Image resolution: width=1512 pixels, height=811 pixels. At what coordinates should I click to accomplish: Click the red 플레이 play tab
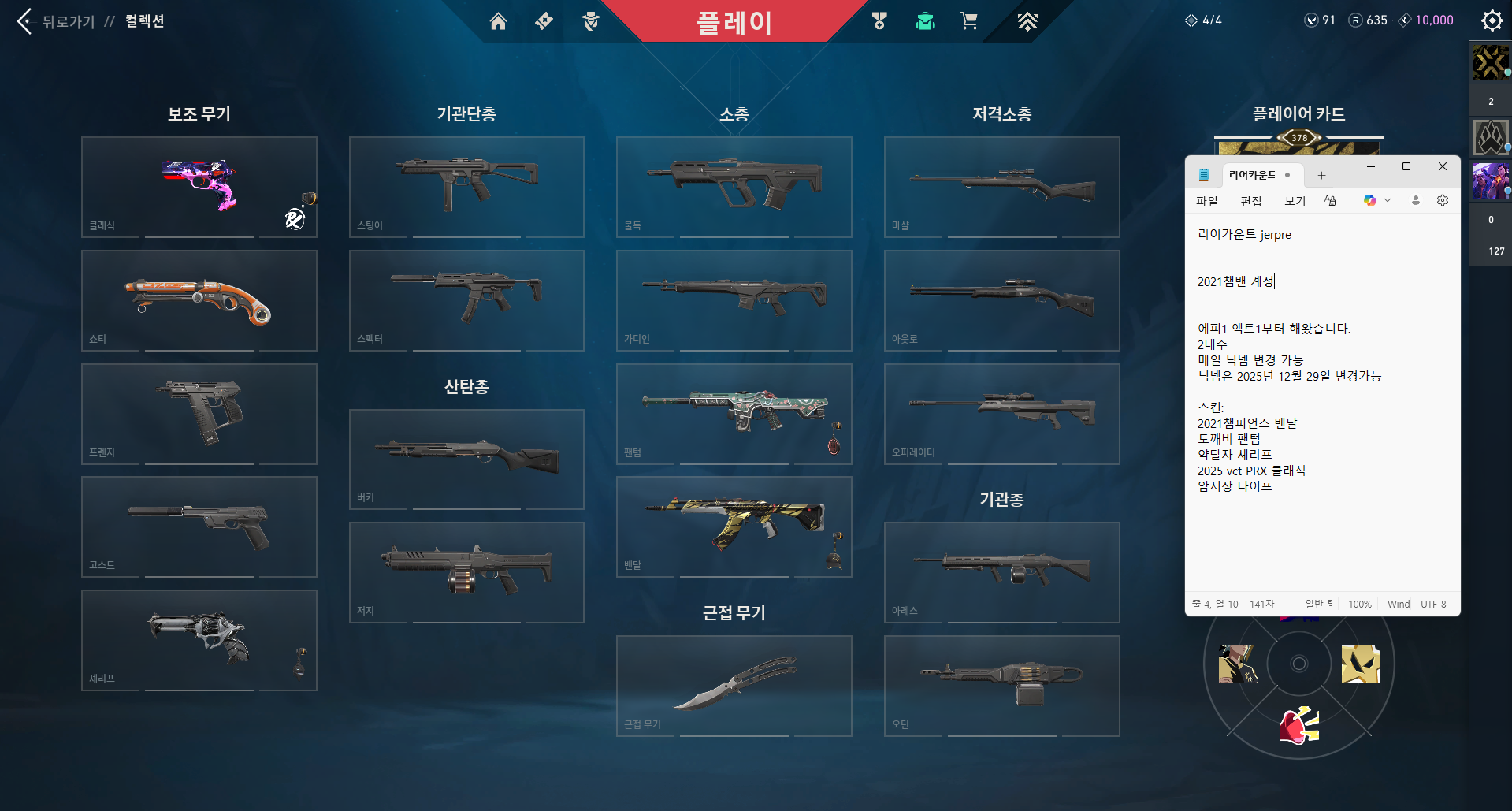(x=734, y=22)
